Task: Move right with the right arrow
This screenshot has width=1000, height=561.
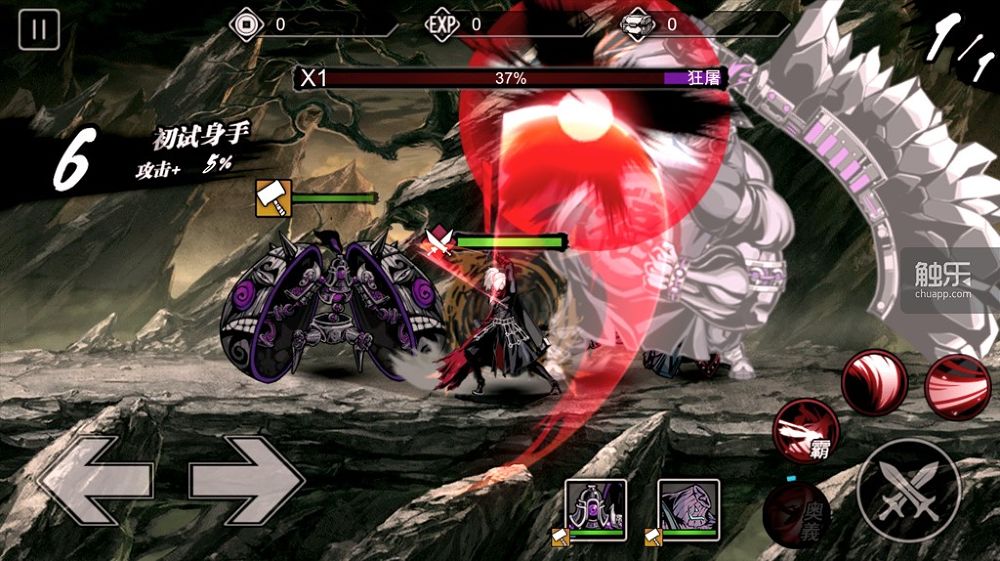Action: pos(247,481)
